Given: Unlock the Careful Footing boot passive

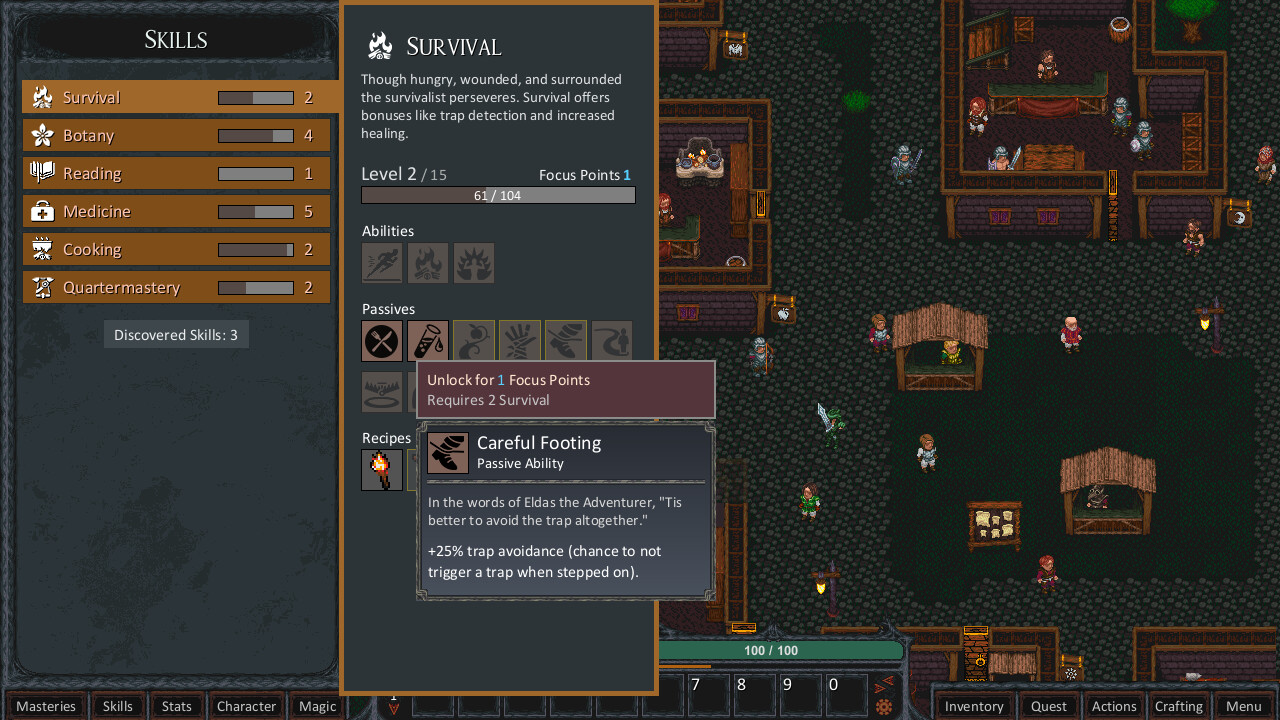Looking at the screenshot, I should point(566,341).
